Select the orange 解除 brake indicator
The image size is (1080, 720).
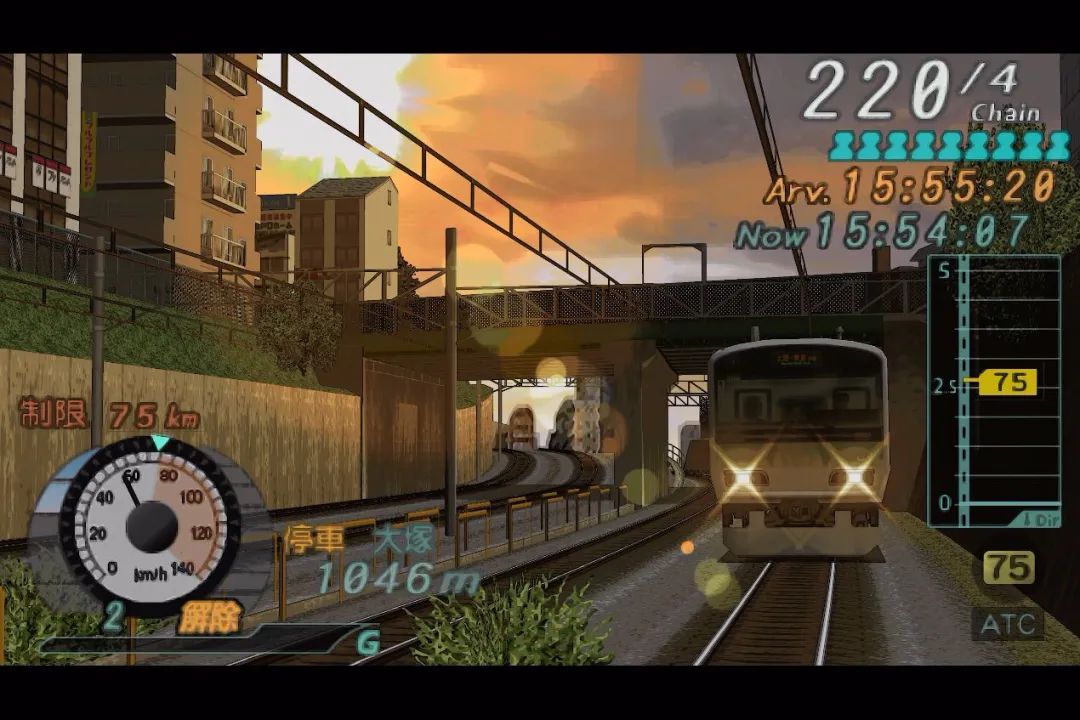pyautogui.click(x=210, y=619)
